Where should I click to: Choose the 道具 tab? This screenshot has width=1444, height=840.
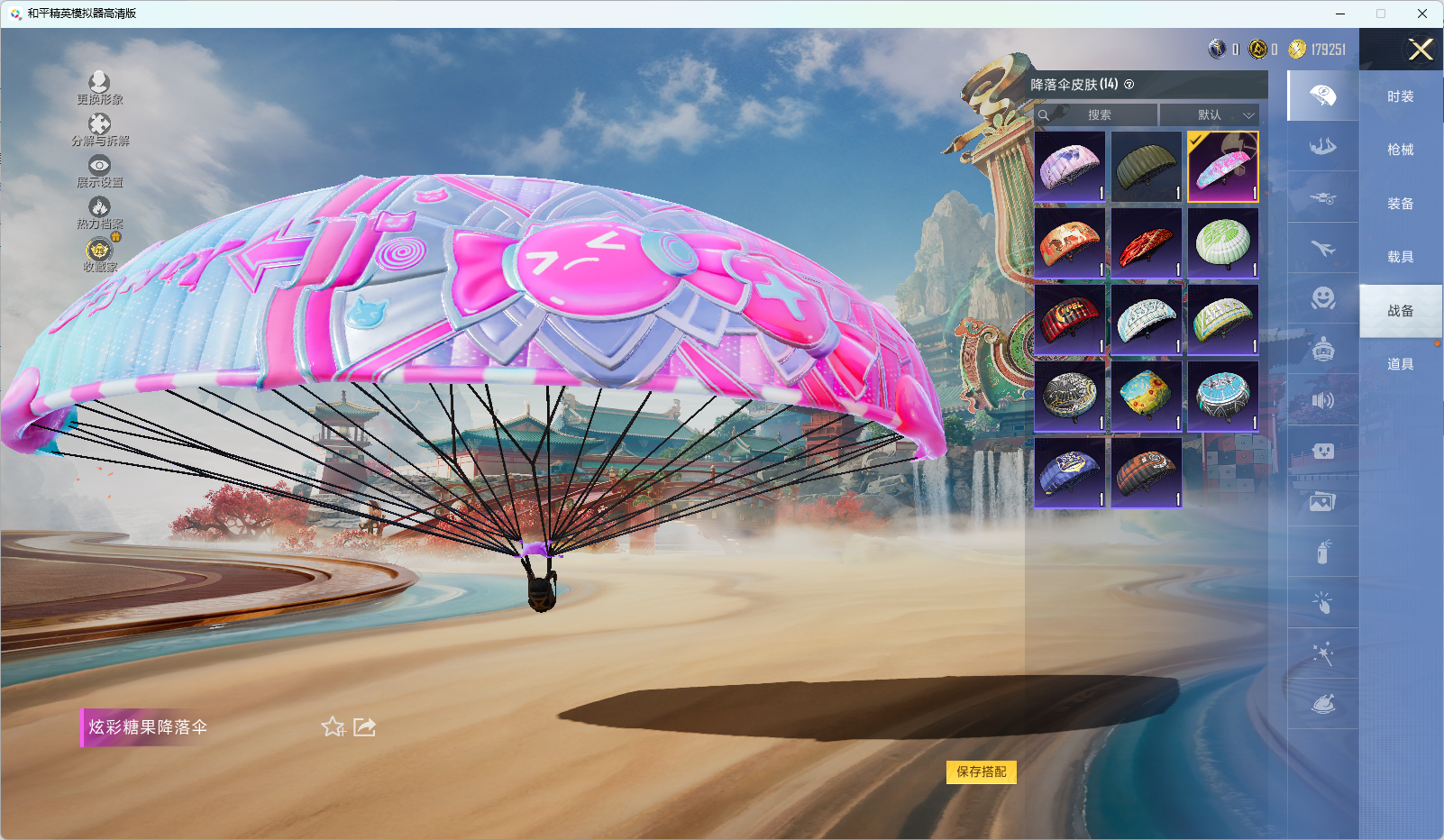[1400, 364]
